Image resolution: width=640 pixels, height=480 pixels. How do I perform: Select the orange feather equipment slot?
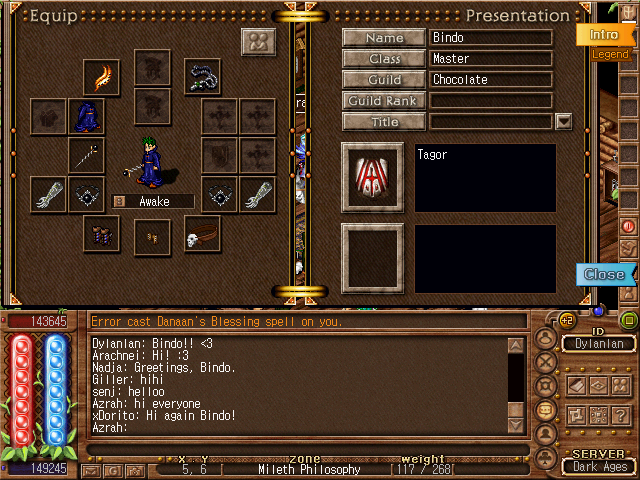[102, 77]
